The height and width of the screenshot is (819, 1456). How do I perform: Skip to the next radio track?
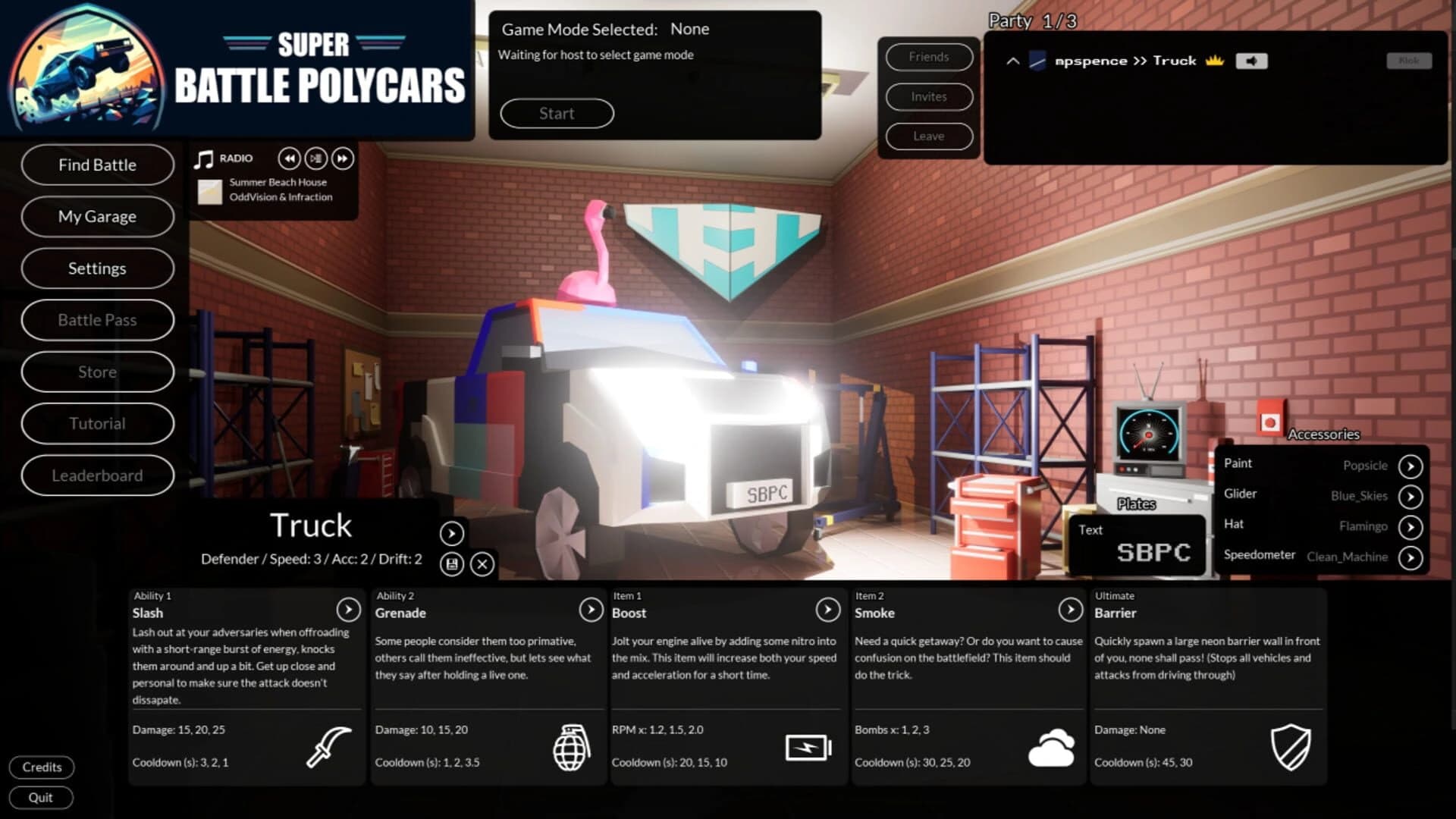(343, 158)
